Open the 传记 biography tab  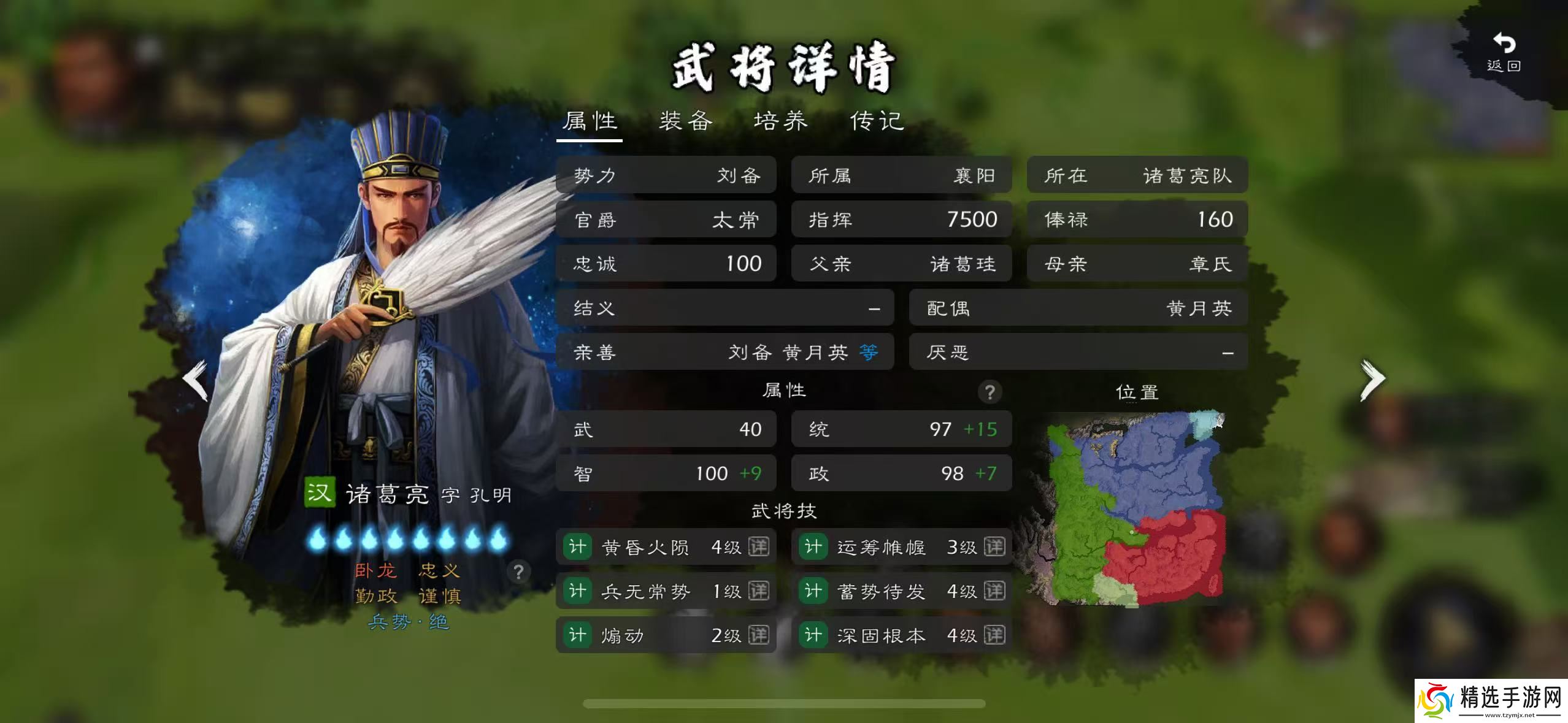(x=876, y=121)
